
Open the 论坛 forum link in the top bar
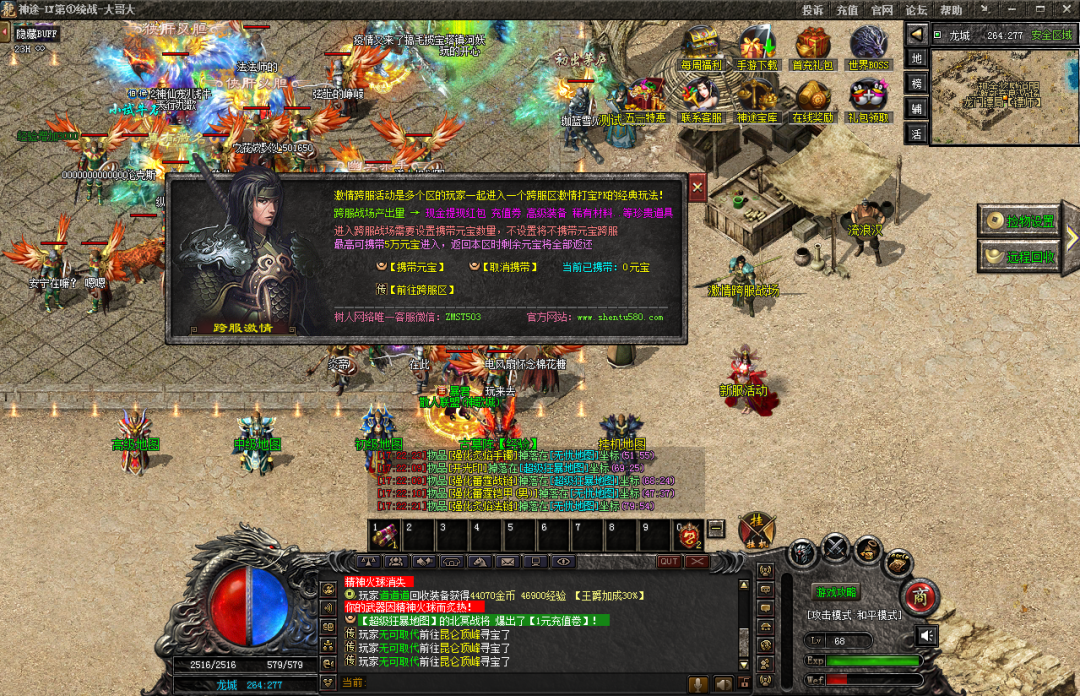(x=917, y=10)
